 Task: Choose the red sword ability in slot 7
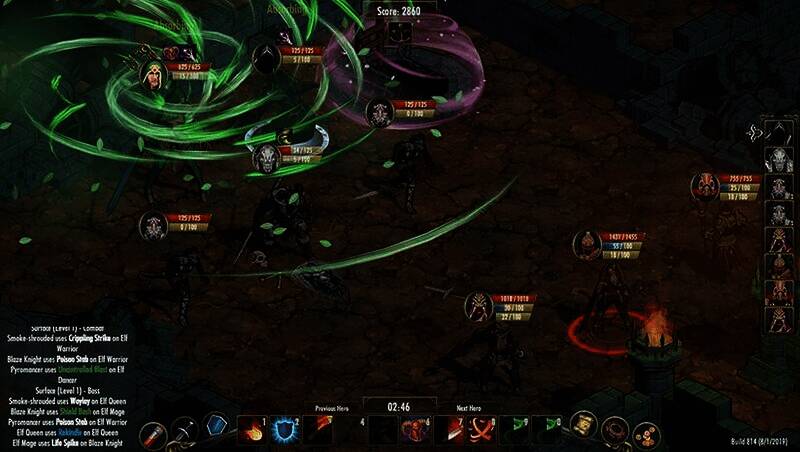tap(454, 430)
